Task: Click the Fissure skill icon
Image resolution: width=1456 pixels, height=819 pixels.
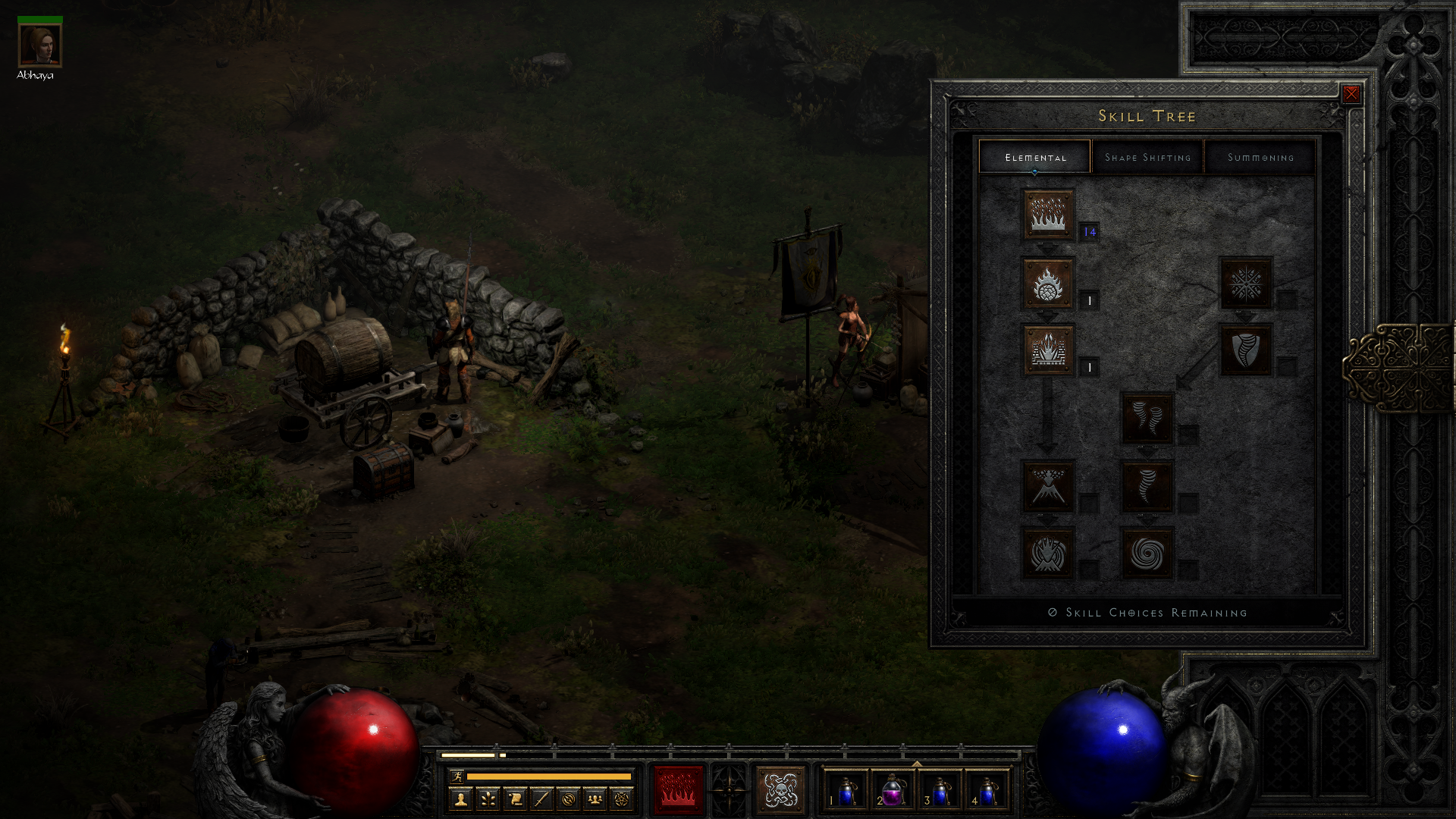Action: click(x=1048, y=350)
